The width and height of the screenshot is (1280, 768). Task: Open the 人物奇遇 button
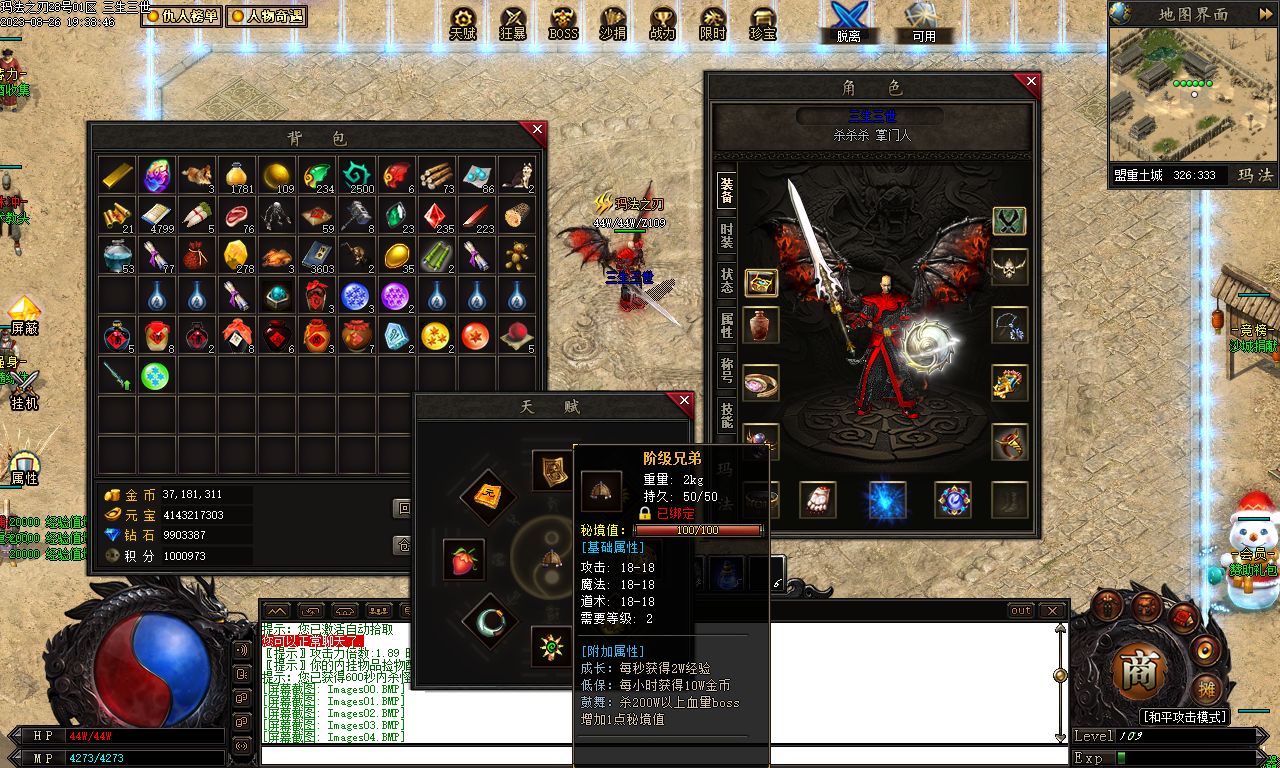coord(266,16)
